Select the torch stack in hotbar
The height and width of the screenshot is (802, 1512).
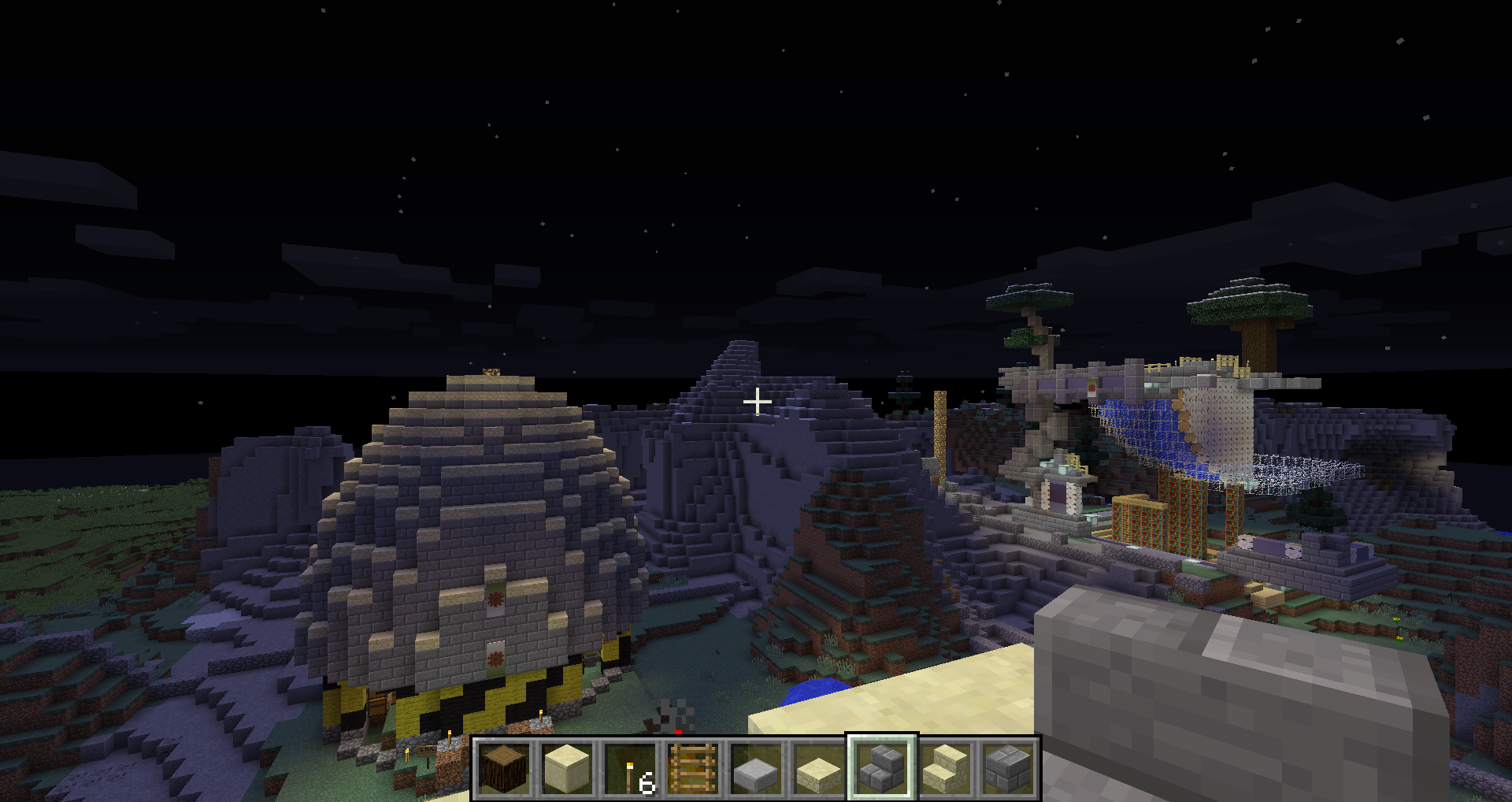[630, 768]
